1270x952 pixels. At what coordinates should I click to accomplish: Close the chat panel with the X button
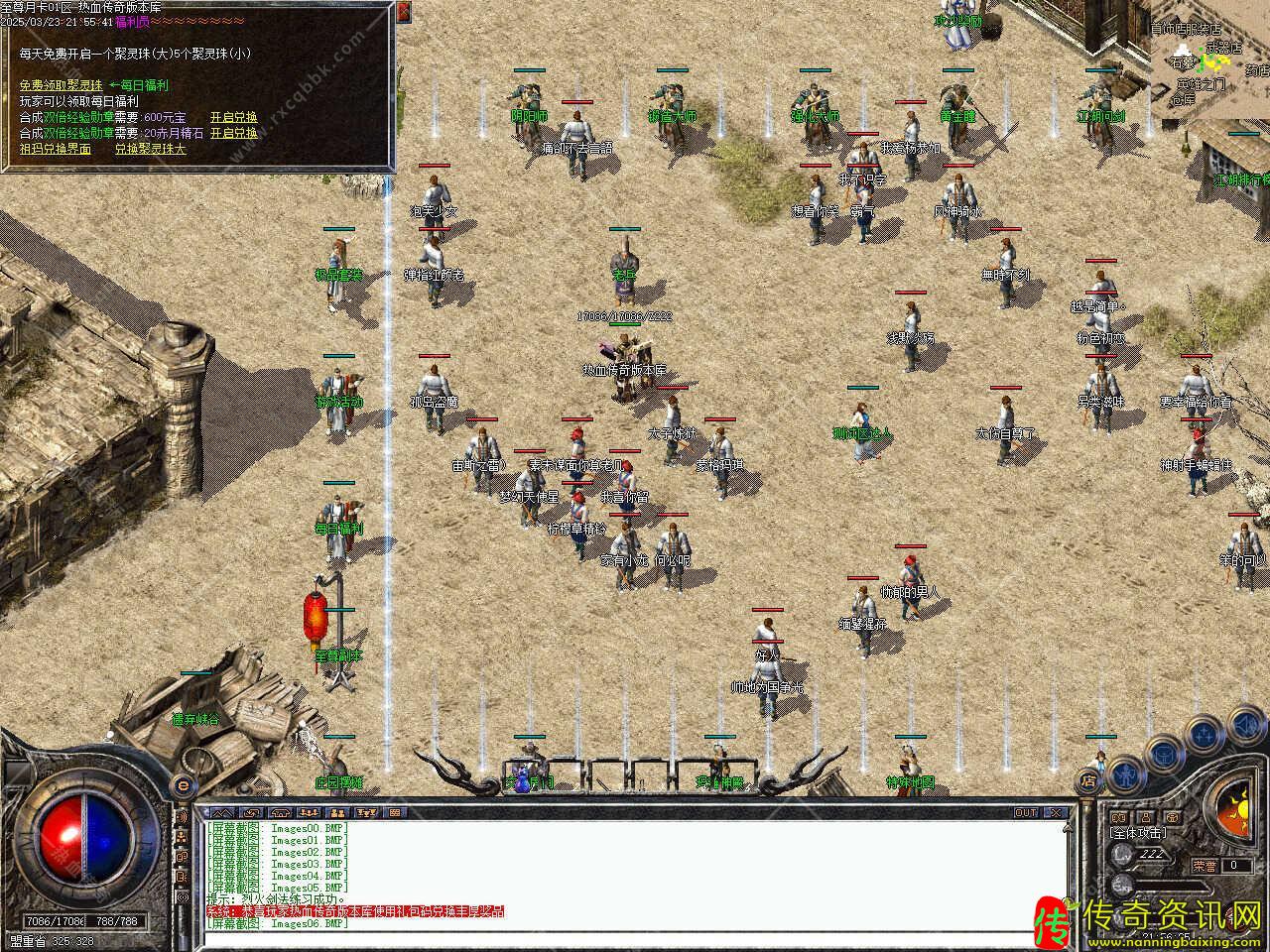point(1056,812)
